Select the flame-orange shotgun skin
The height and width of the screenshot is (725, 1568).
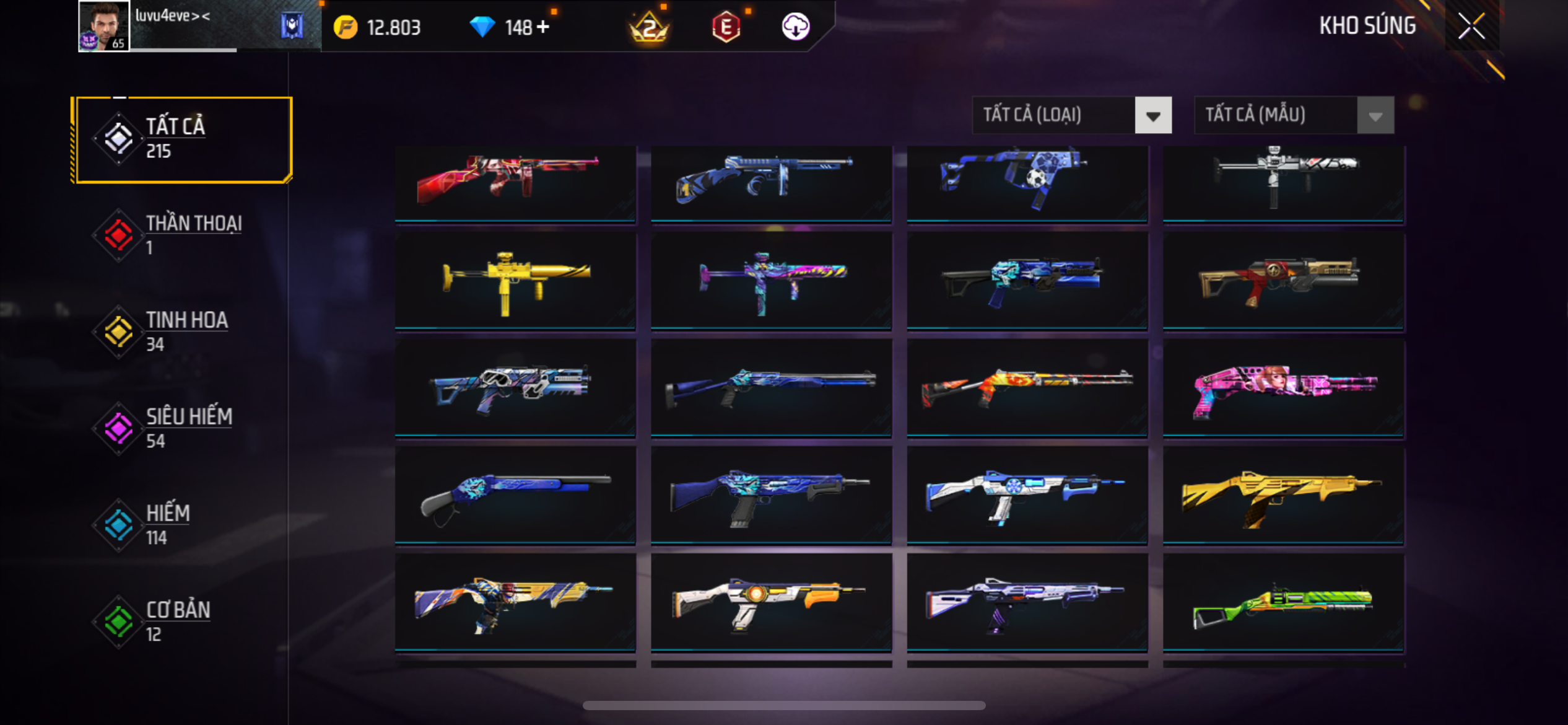[1027, 388]
